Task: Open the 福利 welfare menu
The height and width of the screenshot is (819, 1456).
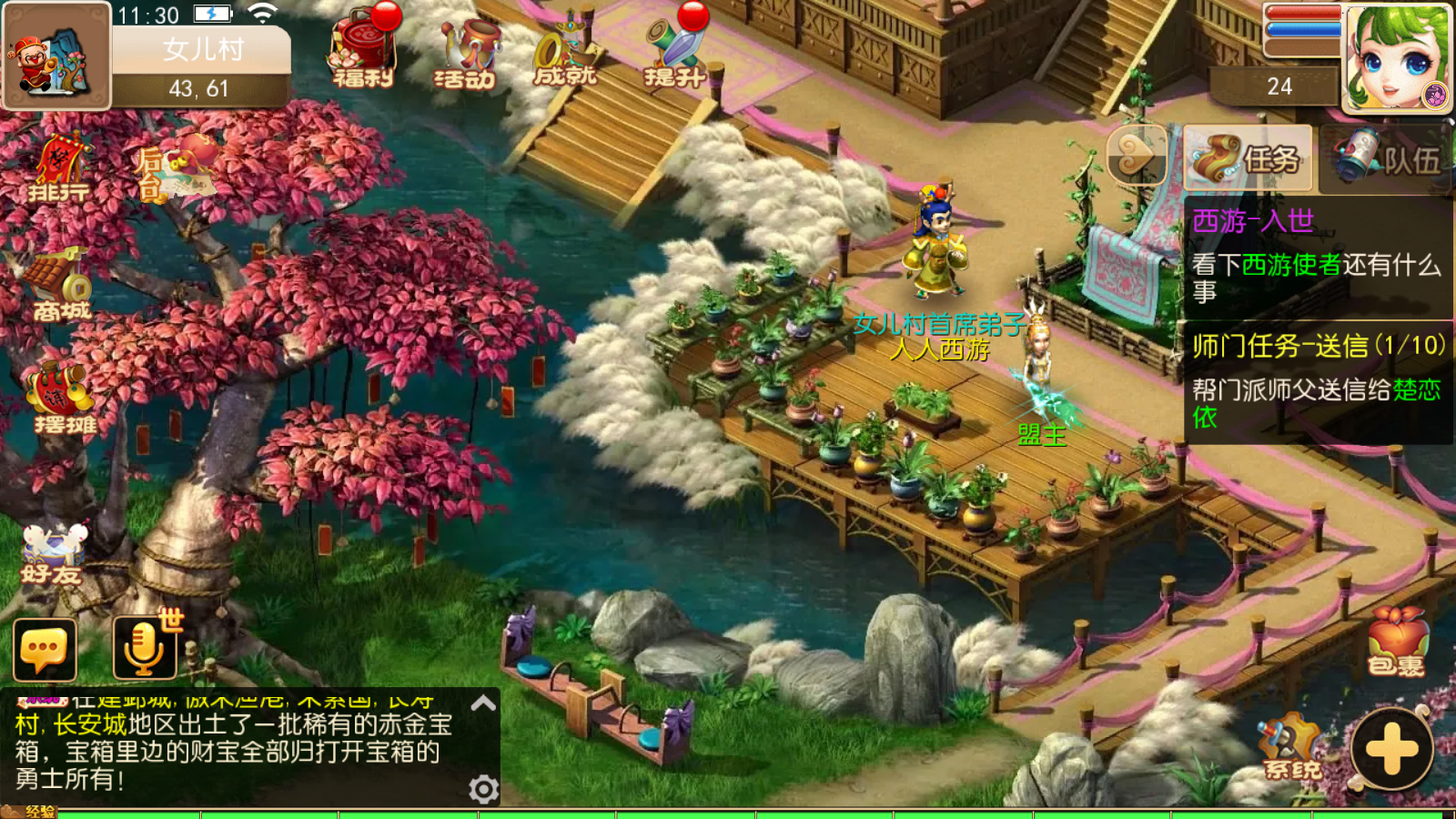Action: (363, 53)
